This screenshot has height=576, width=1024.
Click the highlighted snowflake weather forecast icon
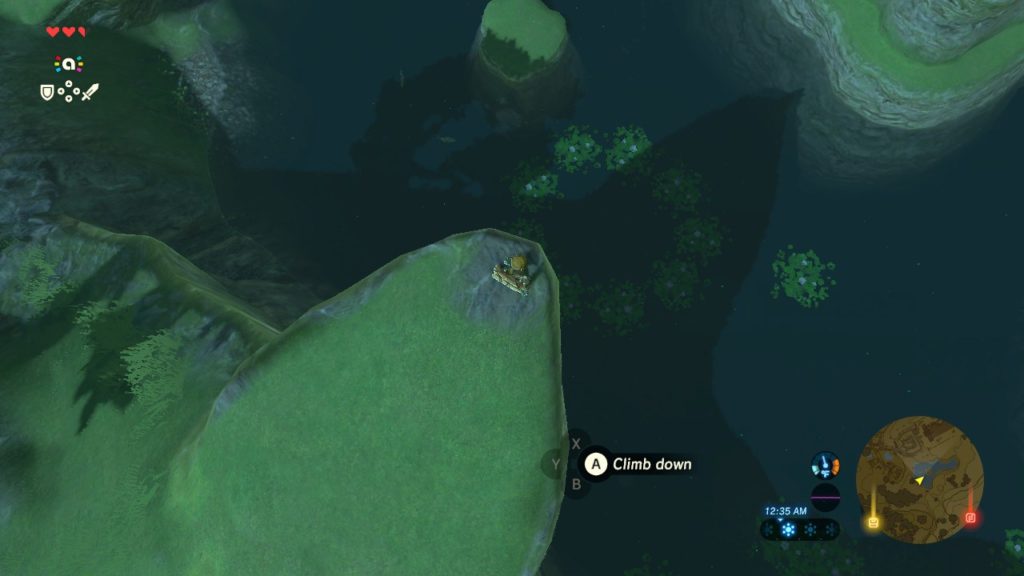[x=788, y=529]
